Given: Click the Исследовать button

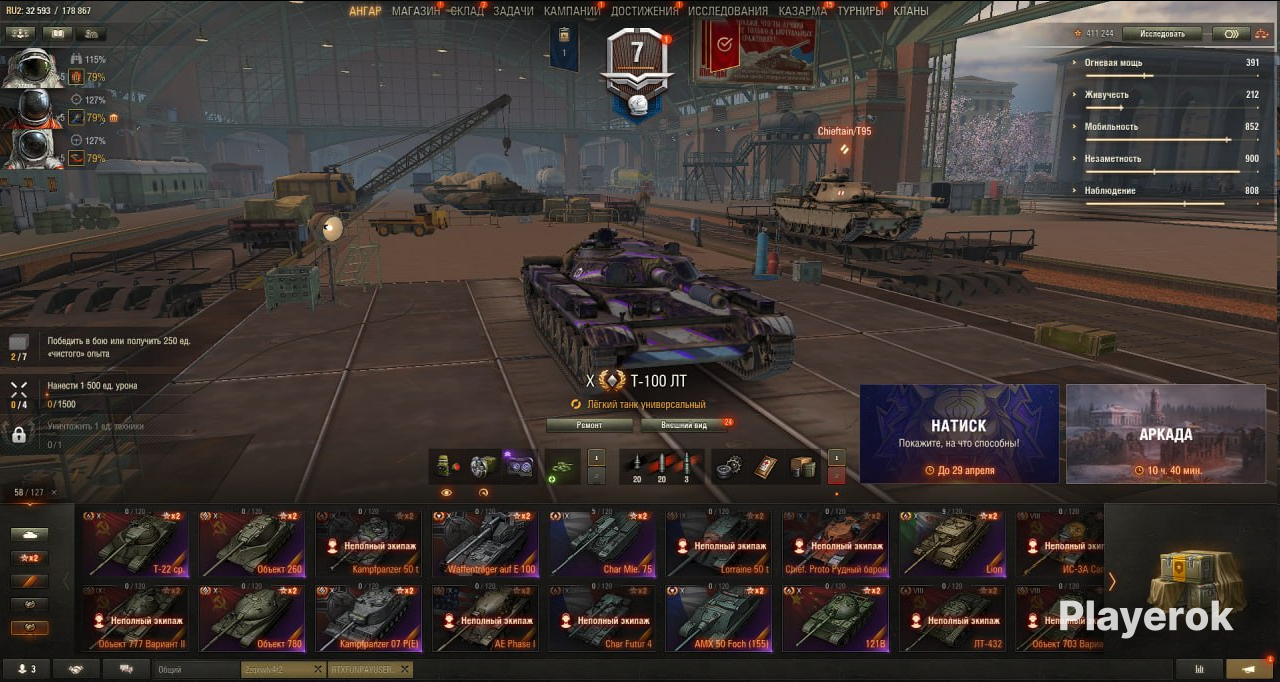Looking at the screenshot, I should [1162, 34].
